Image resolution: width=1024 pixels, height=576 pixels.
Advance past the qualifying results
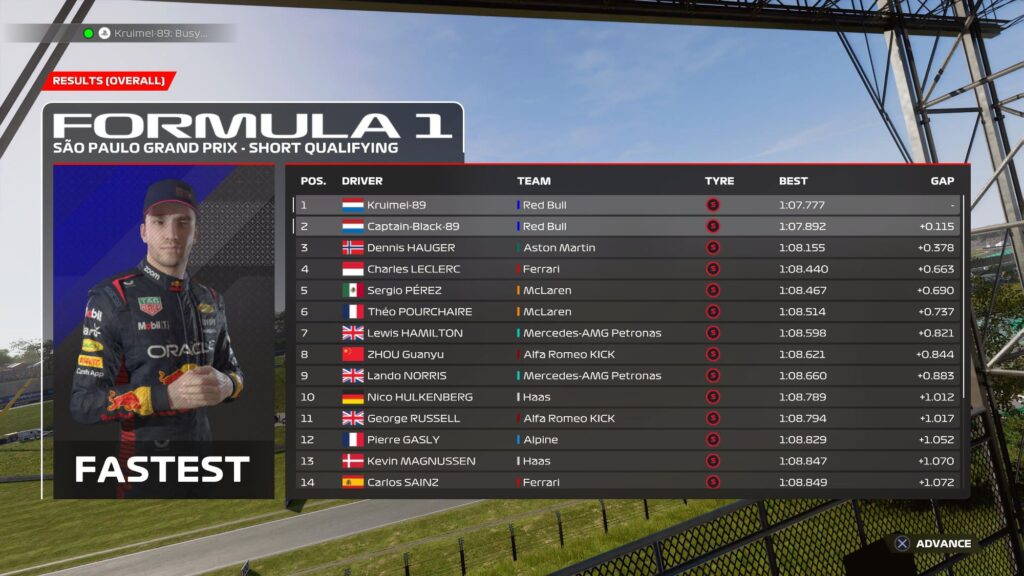(933, 544)
